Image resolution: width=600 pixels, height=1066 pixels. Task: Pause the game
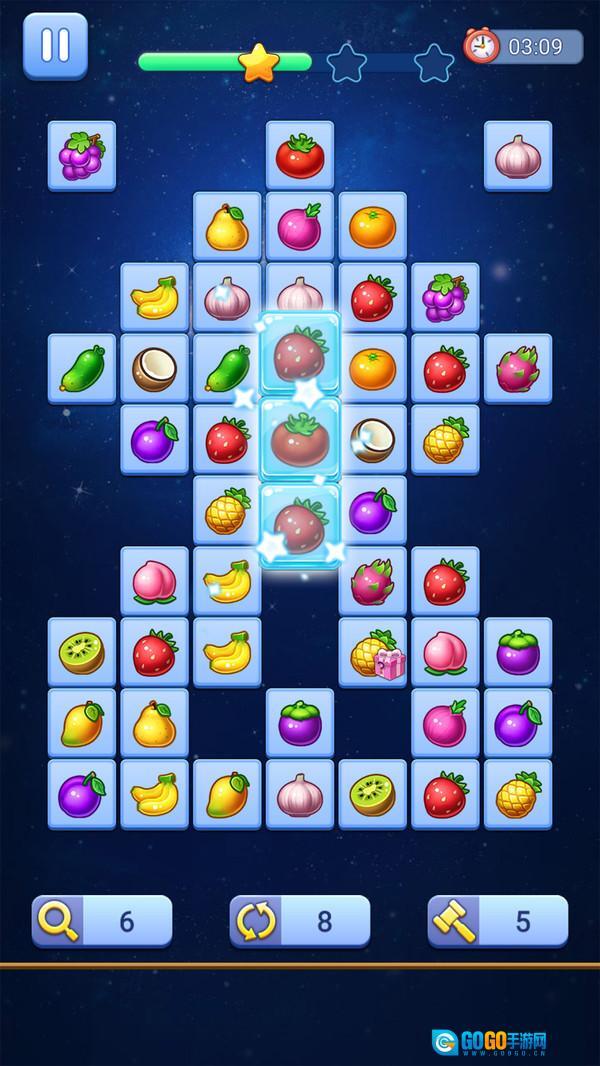pos(55,45)
